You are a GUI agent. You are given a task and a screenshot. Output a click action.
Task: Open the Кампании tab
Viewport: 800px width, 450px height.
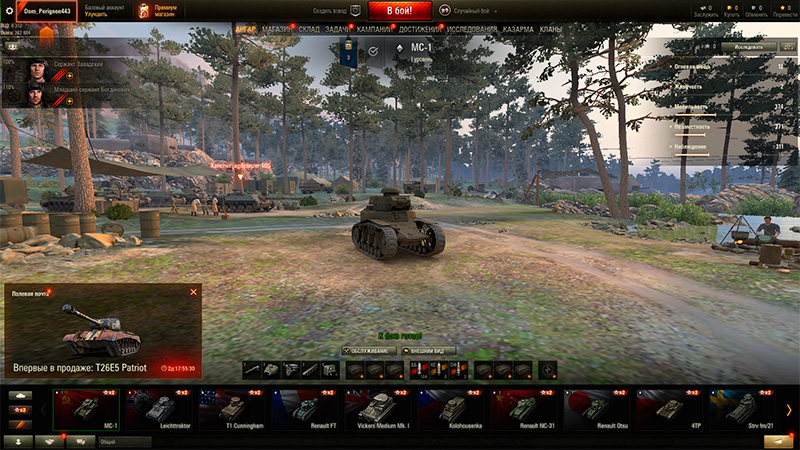pos(374,30)
